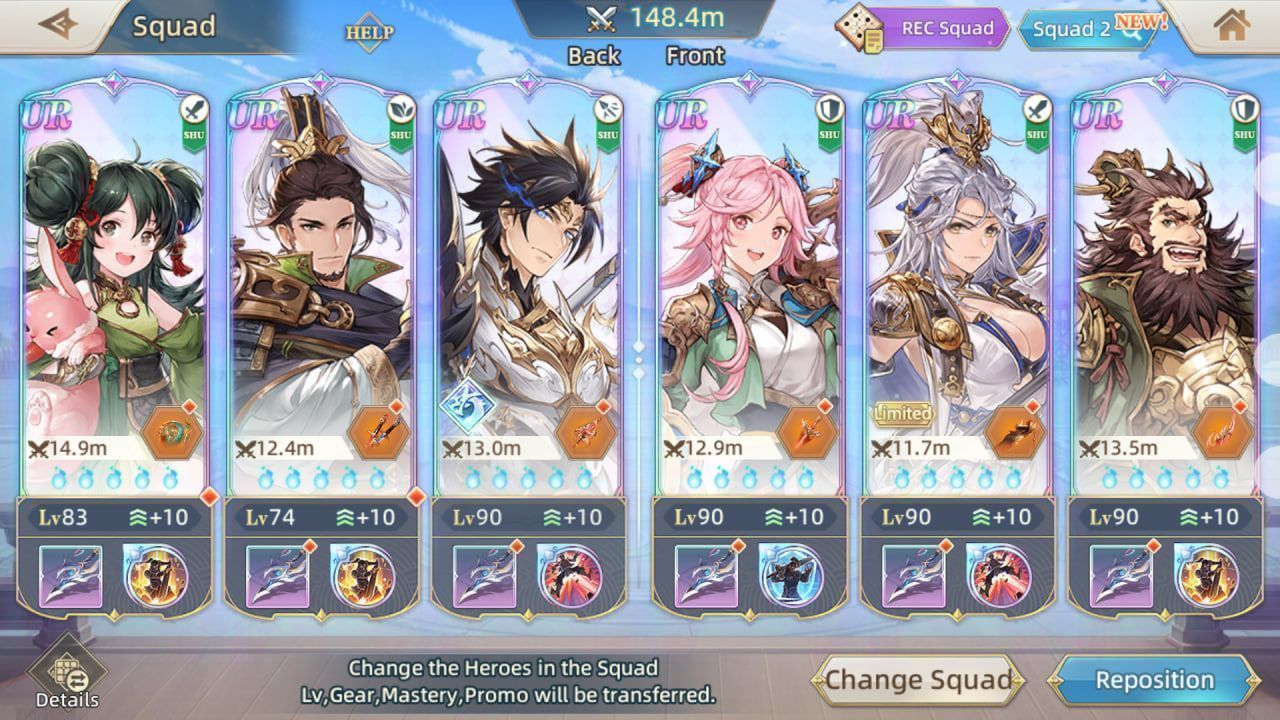The height and width of the screenshot is (720, 1280).
Task: Open the bearded warrior's hexagonal gear icon
Action: [x=1223, y=433]
